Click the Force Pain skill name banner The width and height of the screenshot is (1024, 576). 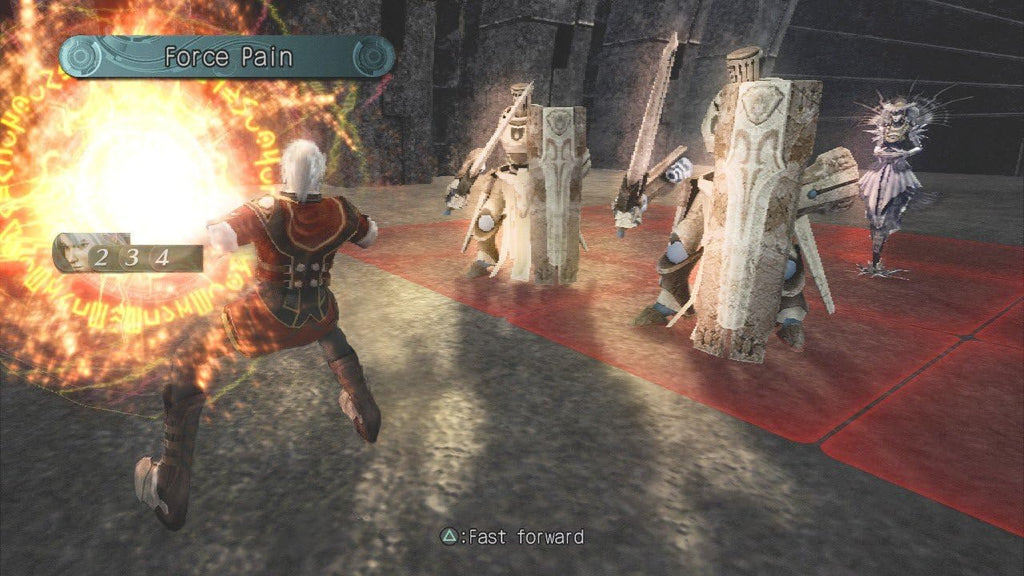click(x=226, y=57)
